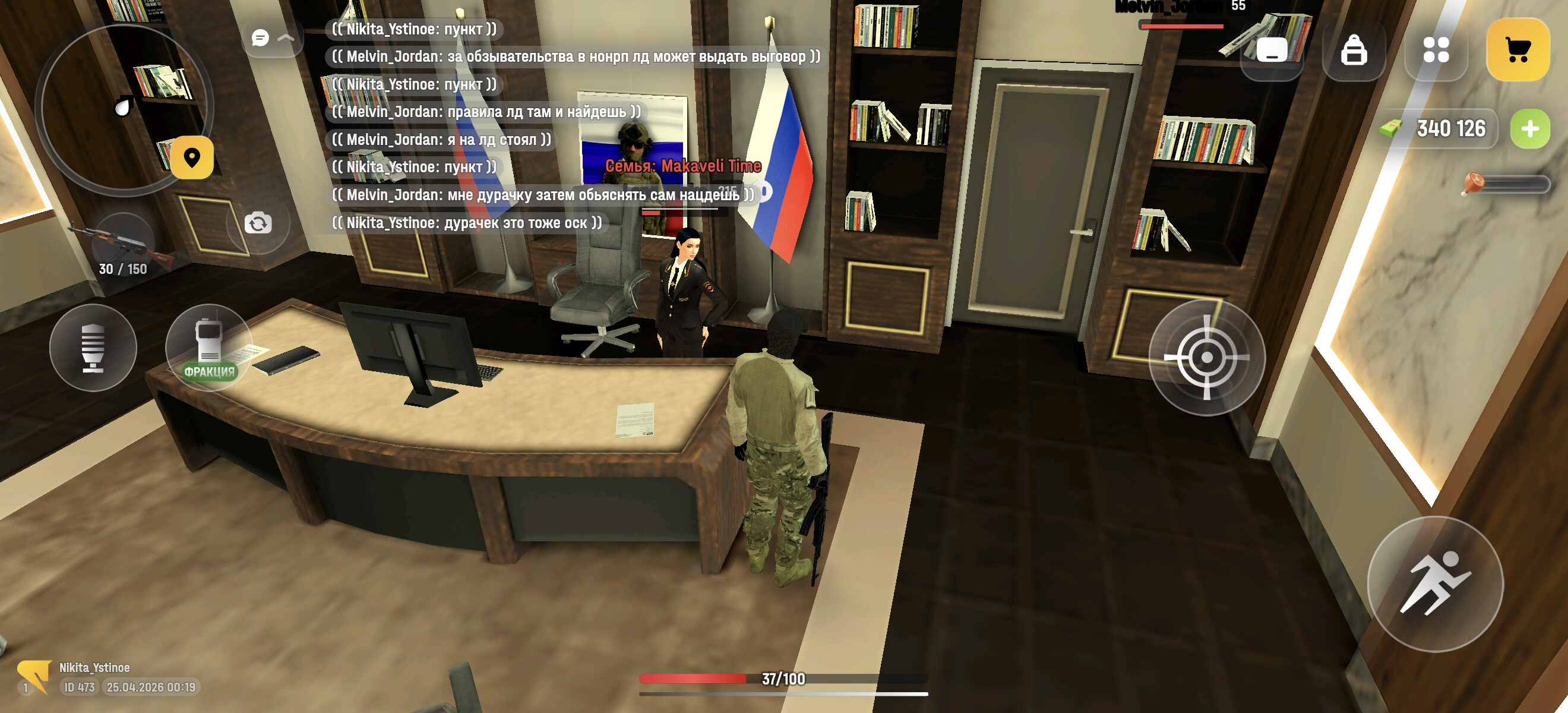Tap the Makaveli Time family name tag
The width and height of the screenshot is (1568, 713).
[683, 166]
